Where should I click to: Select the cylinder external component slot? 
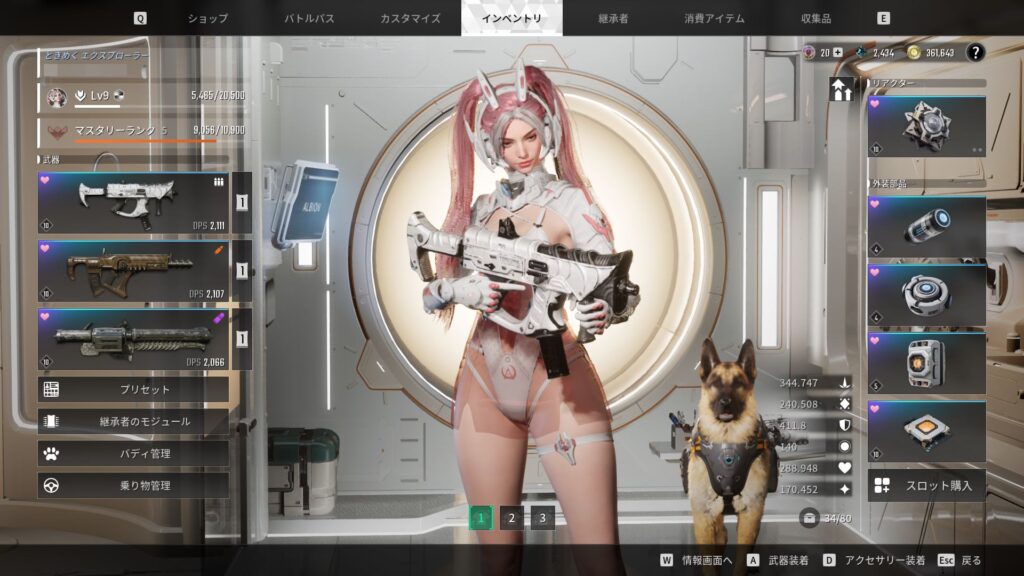coord(926,227)
